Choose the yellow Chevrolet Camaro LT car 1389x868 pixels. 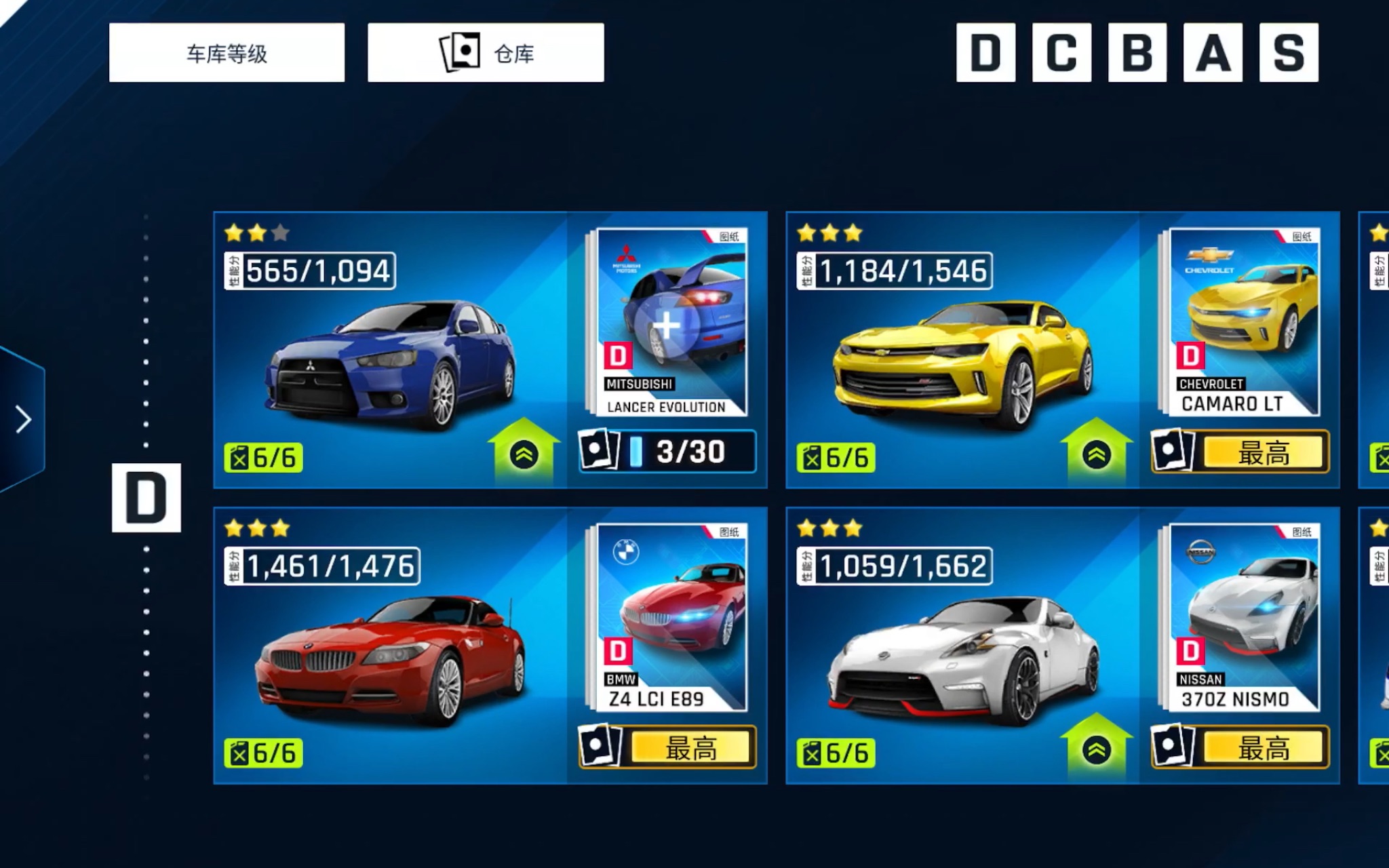tap(963, 366)
